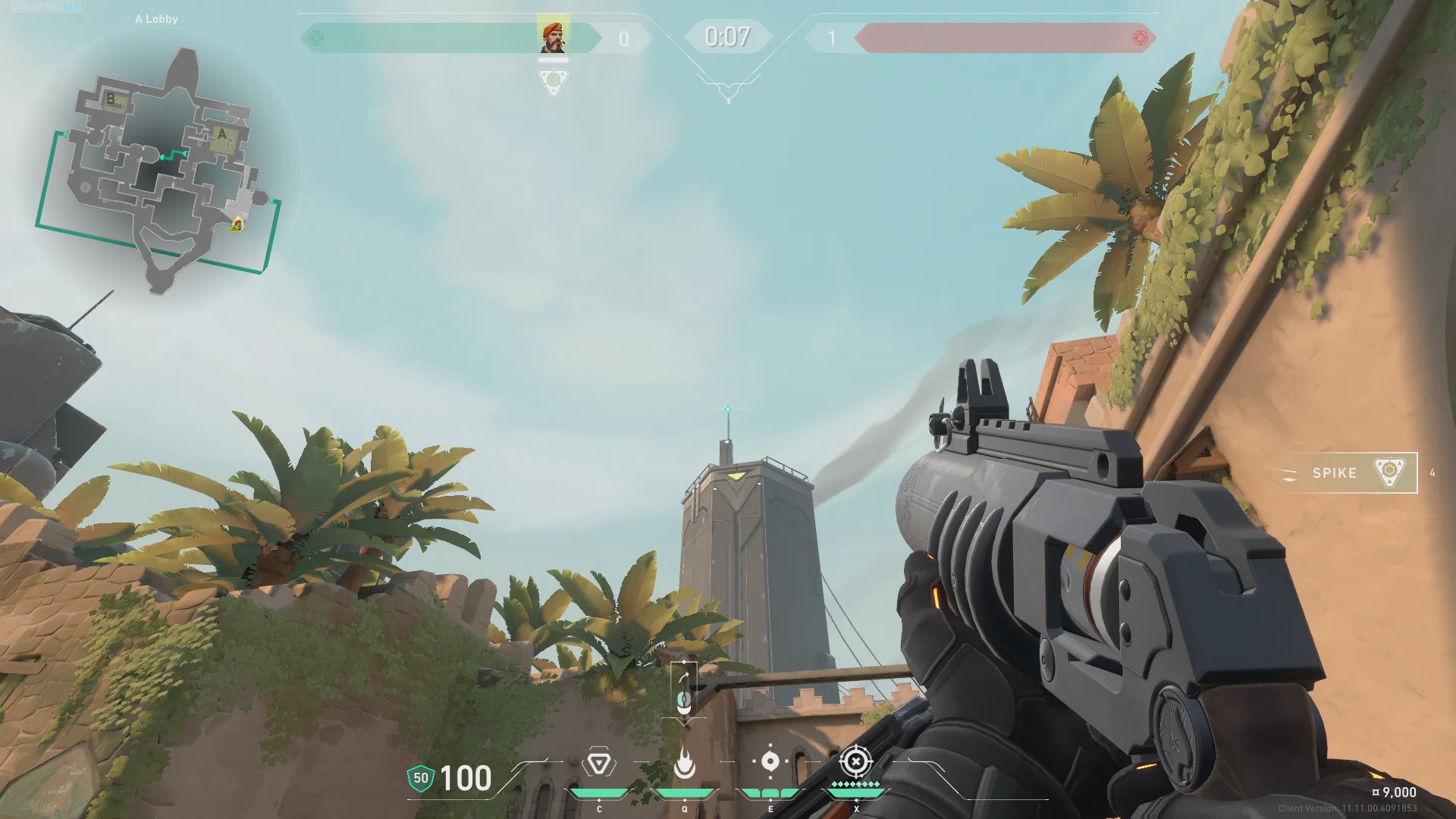Activate the Stim Beacon ability
This screenshot has height=819, width=1456.
pos(598,763)
